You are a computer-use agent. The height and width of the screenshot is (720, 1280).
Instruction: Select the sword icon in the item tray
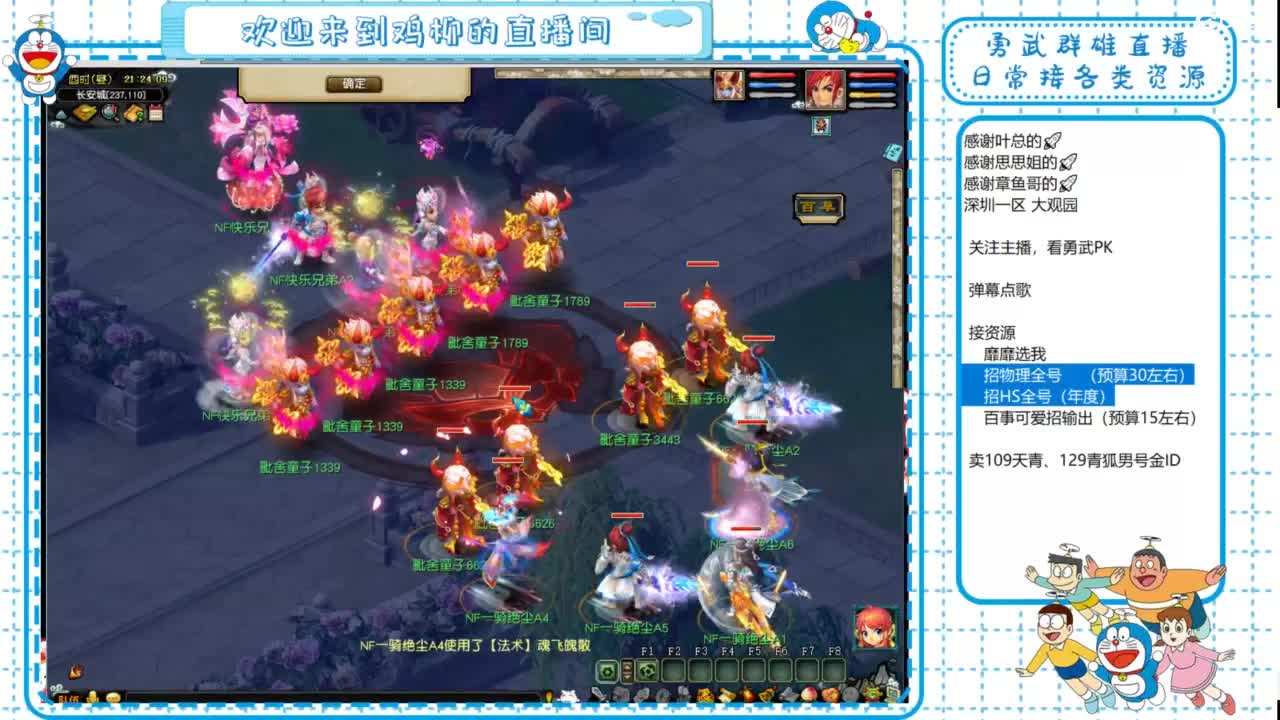tap(598, 693)
